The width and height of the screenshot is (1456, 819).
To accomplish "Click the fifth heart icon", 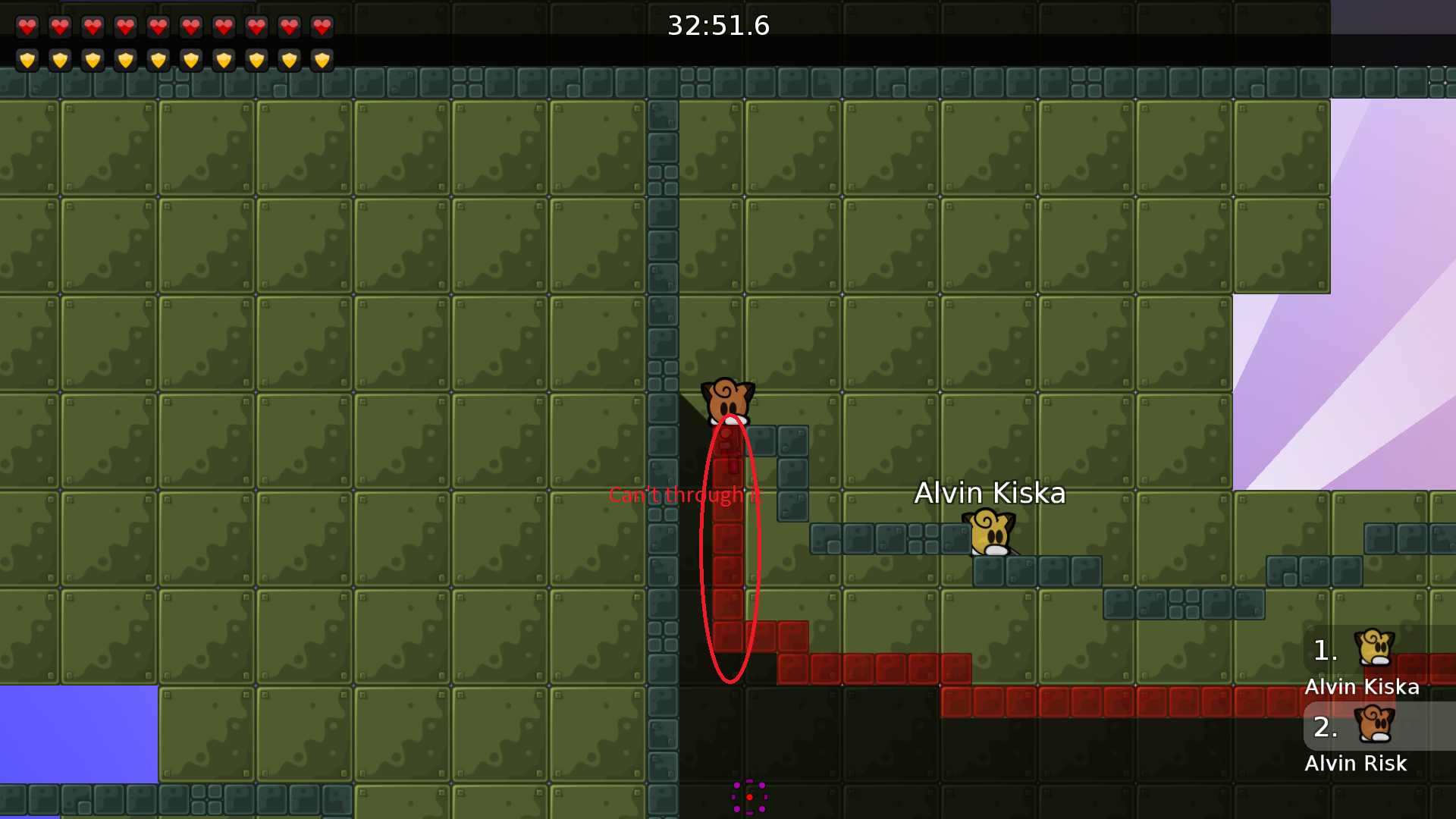I will pyautogui.click(x=158, y=27).
